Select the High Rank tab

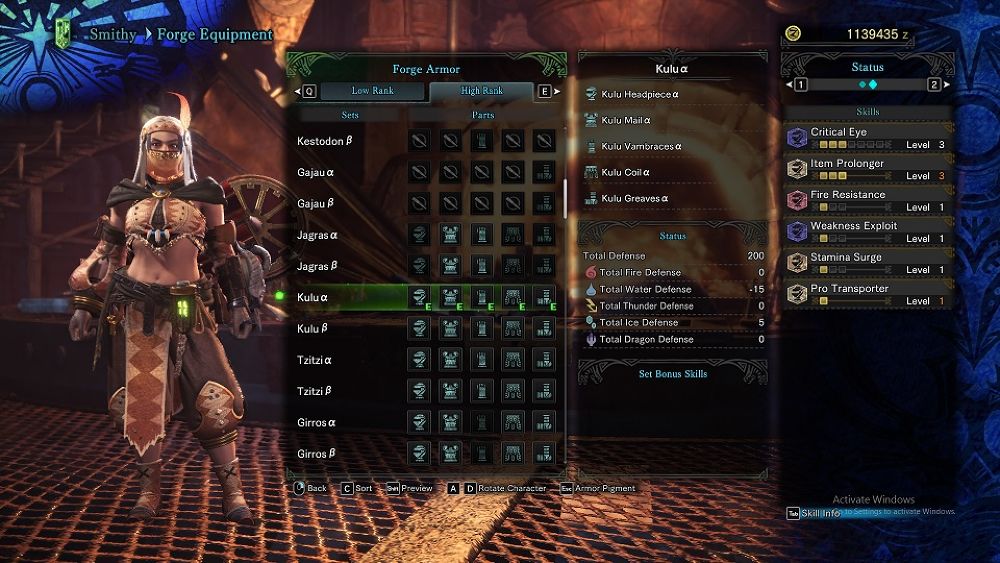[x=482, y=91]
